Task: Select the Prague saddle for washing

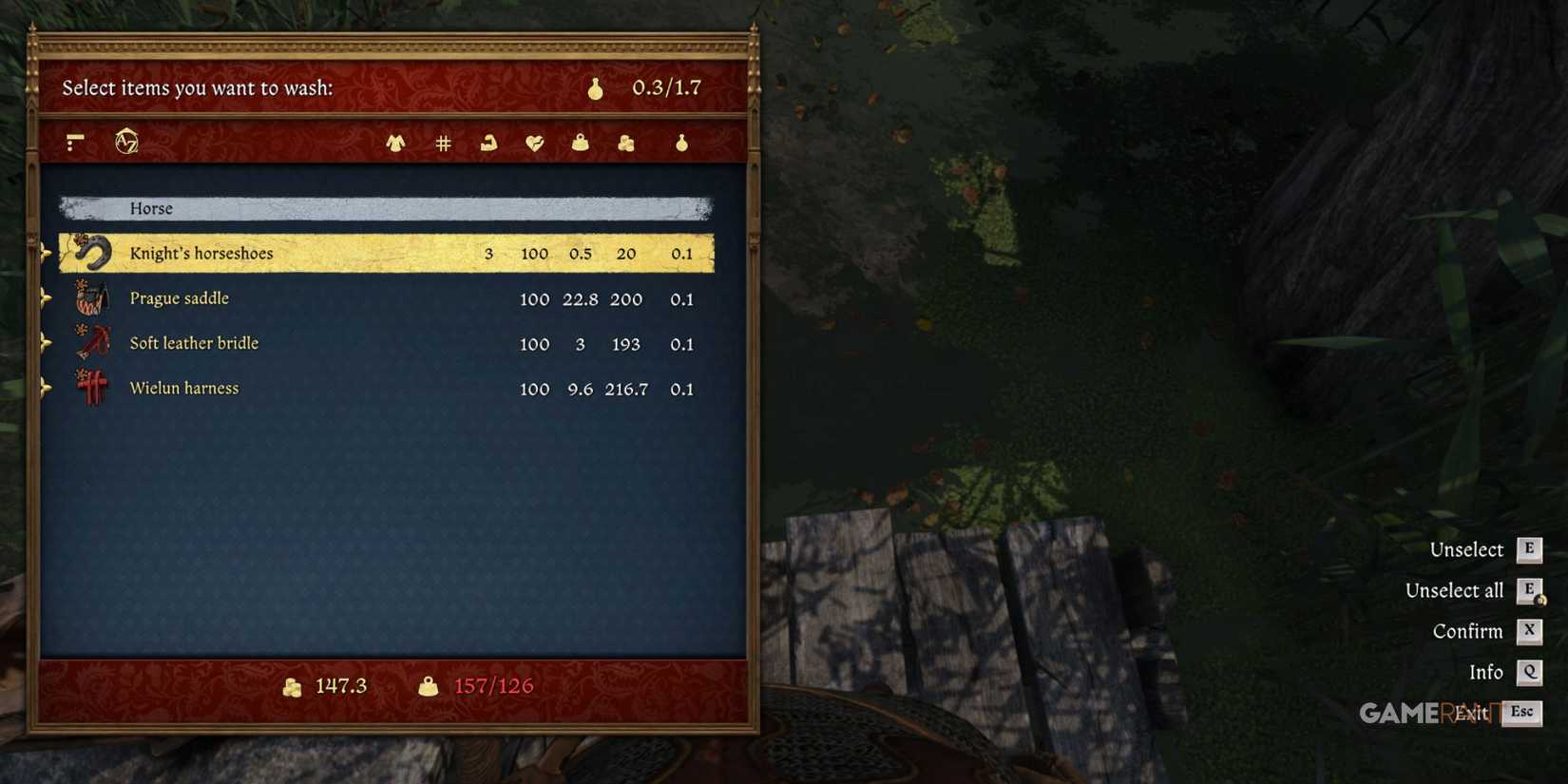Action: point(380,297)
